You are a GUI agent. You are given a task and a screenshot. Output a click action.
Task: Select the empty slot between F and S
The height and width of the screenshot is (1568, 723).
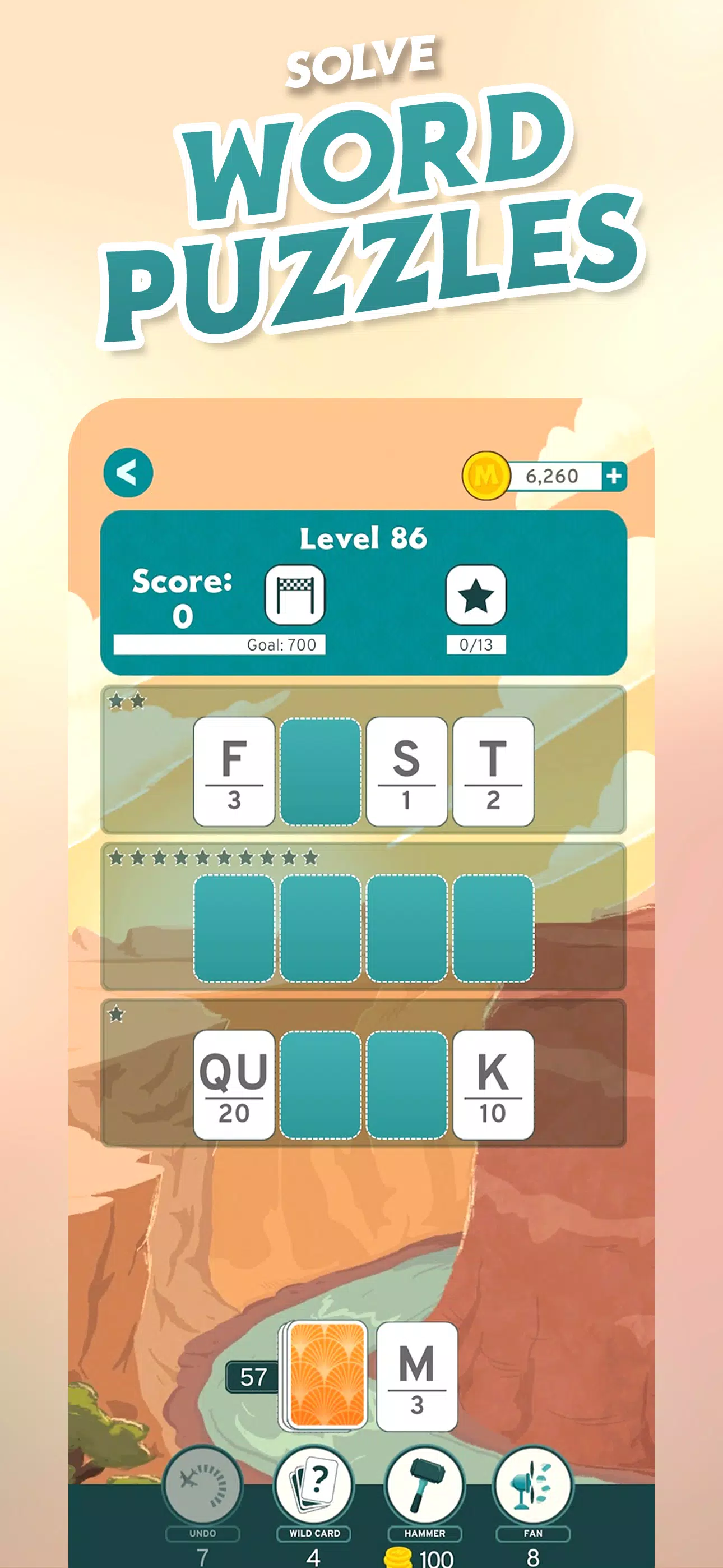pos(320,771)
